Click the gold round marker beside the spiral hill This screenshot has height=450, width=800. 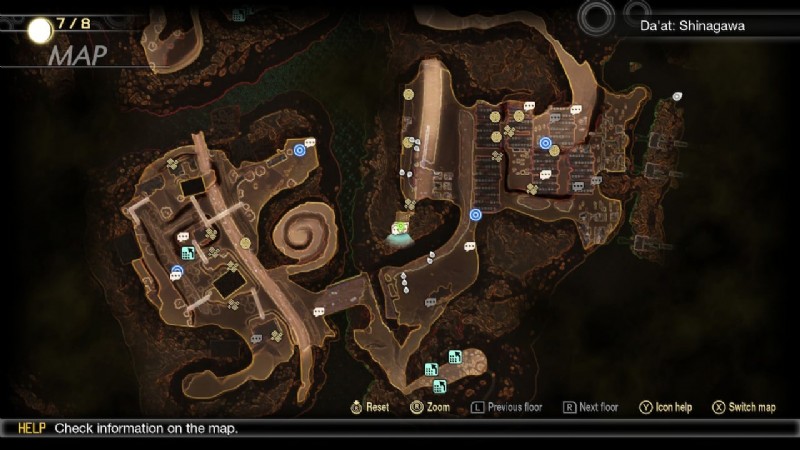pos(245,243)
